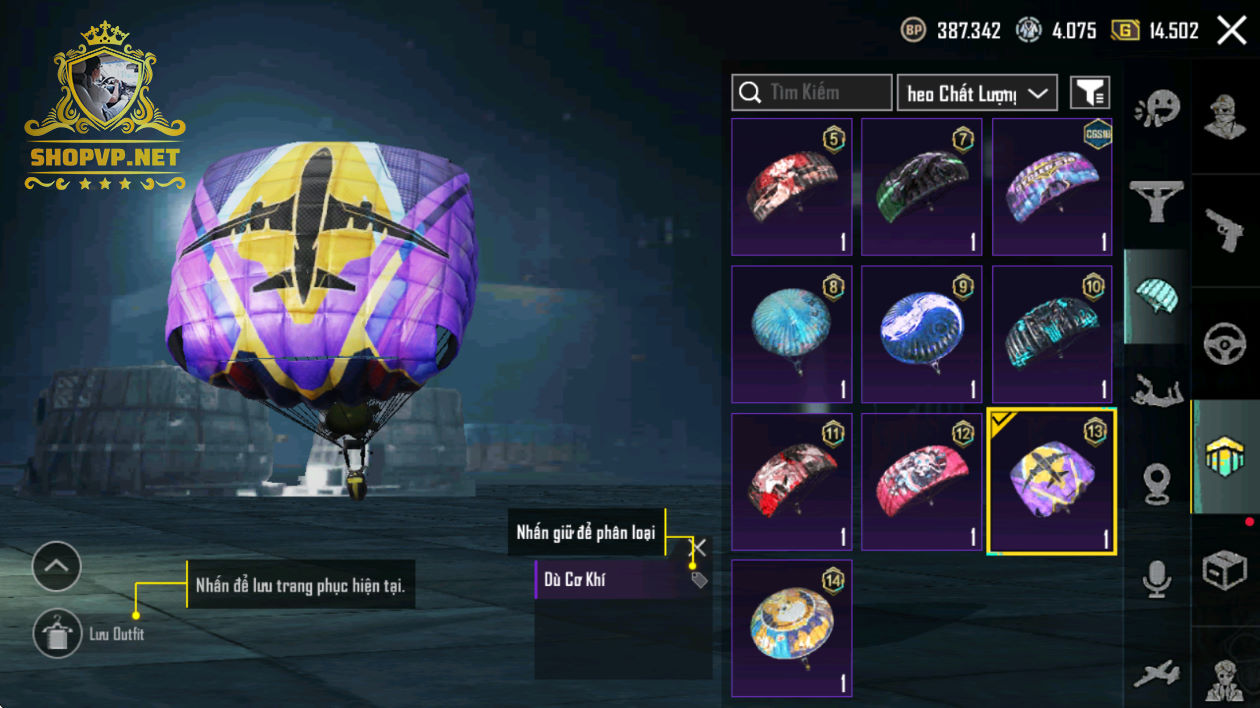The image size is (1260, 708).
Task: Choose the teal-black parachute numbered 10
Action: 1051,334
